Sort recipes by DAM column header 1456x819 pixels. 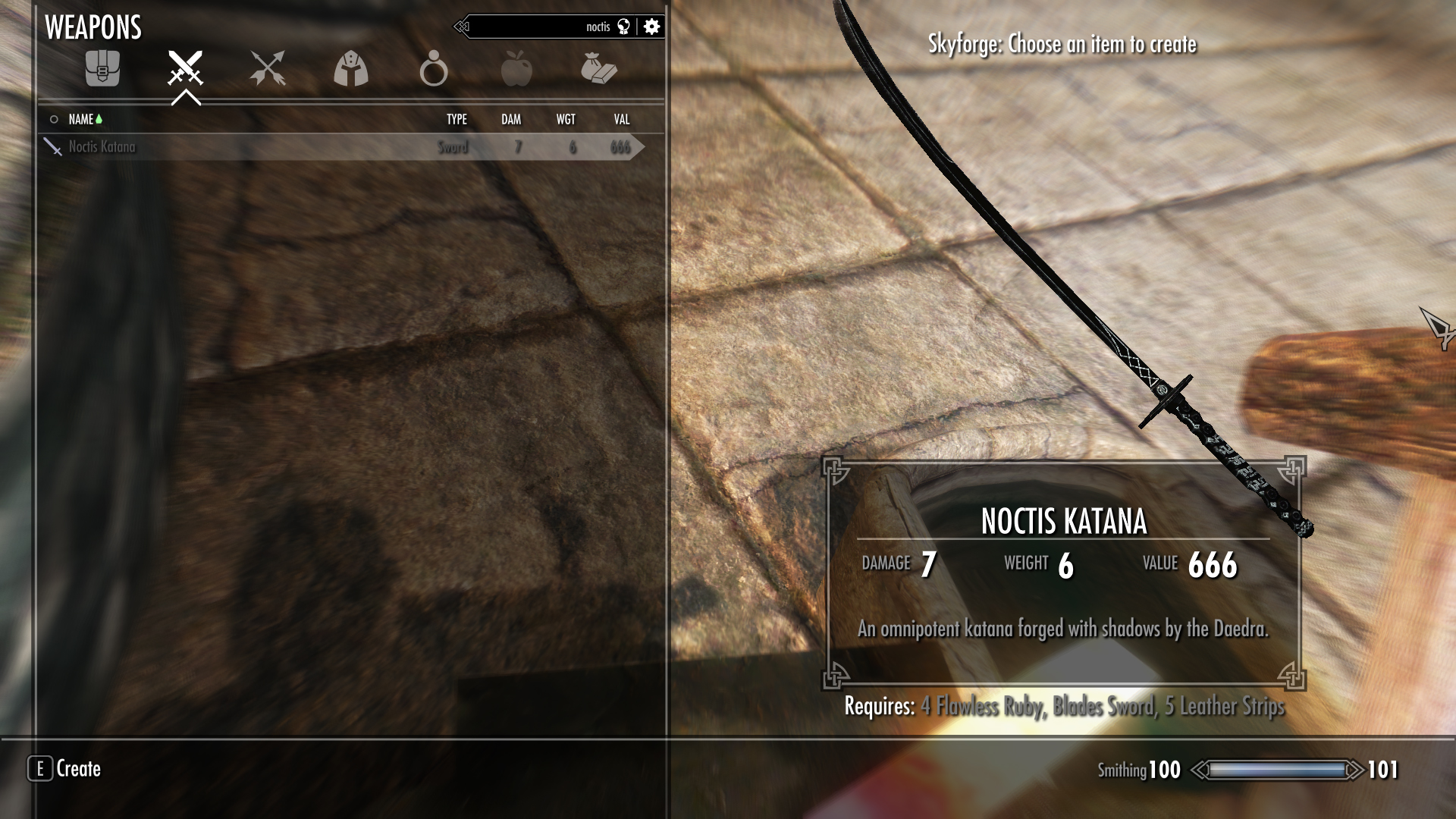coord(511,119)
